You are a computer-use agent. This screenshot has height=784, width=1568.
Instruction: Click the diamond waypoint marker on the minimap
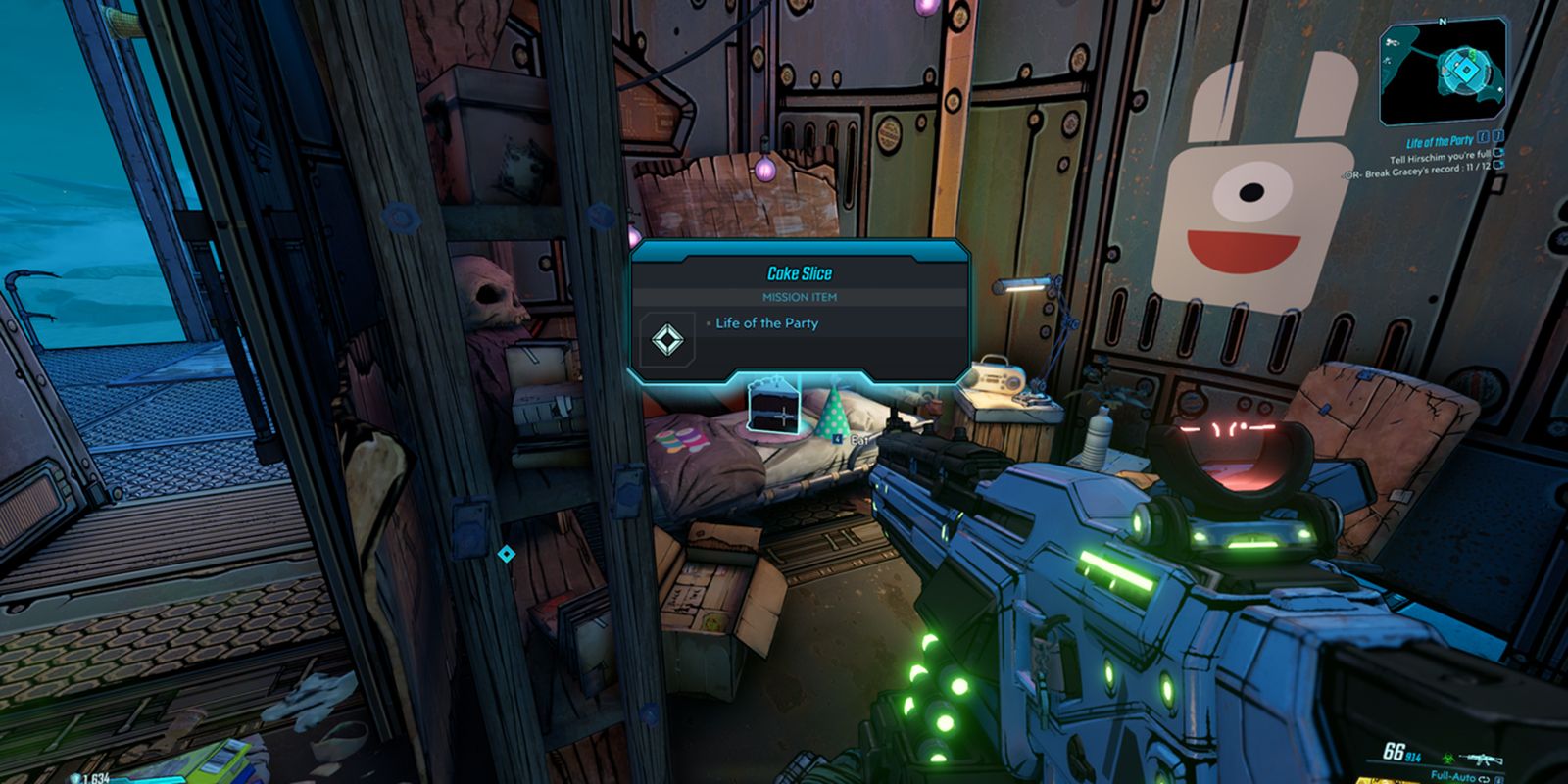pos(1465,70)
